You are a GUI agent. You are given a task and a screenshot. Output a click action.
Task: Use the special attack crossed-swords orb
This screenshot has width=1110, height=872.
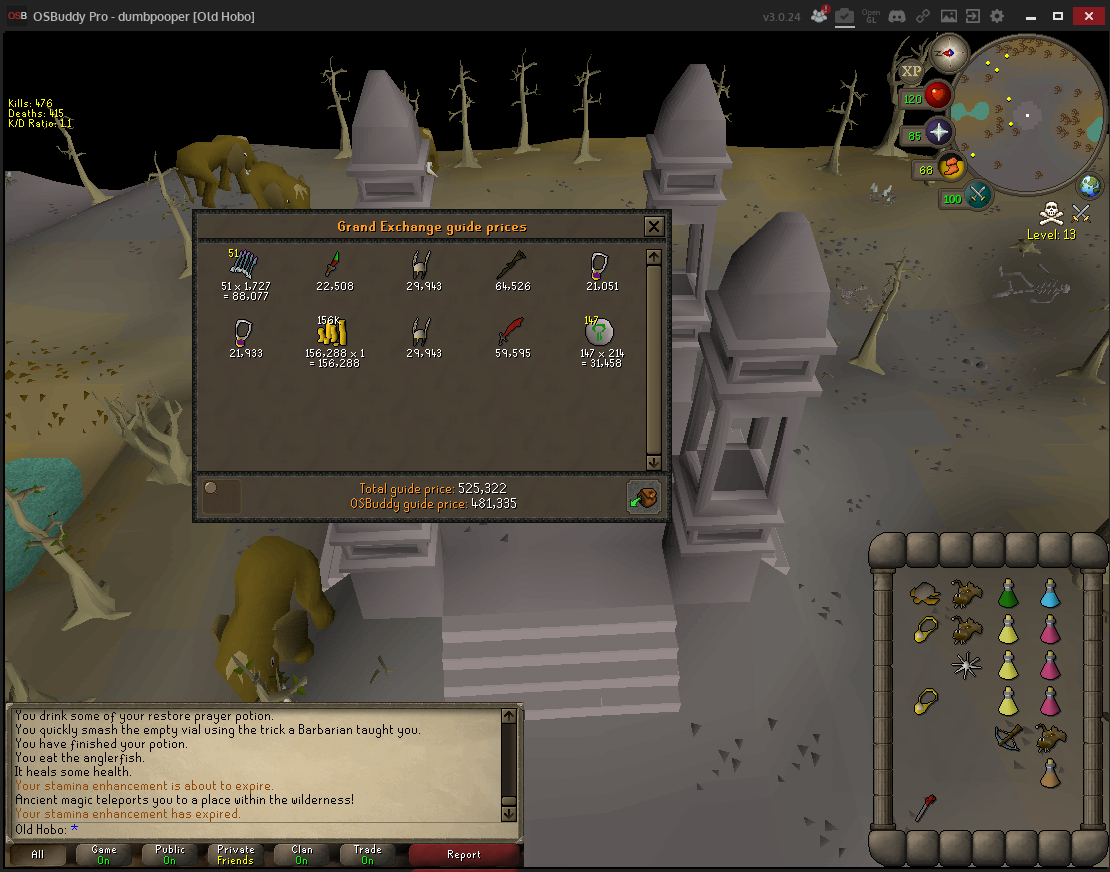click(976, 195)
